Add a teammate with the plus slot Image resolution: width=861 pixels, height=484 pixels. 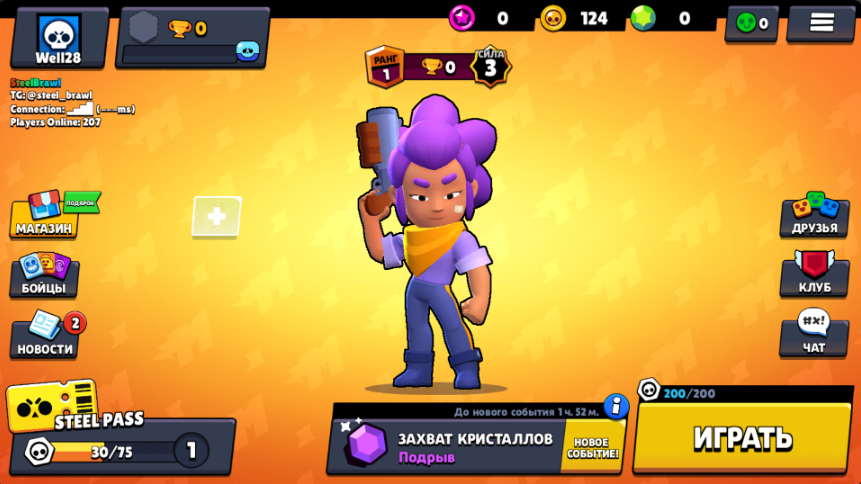click(x=217, y=216)
